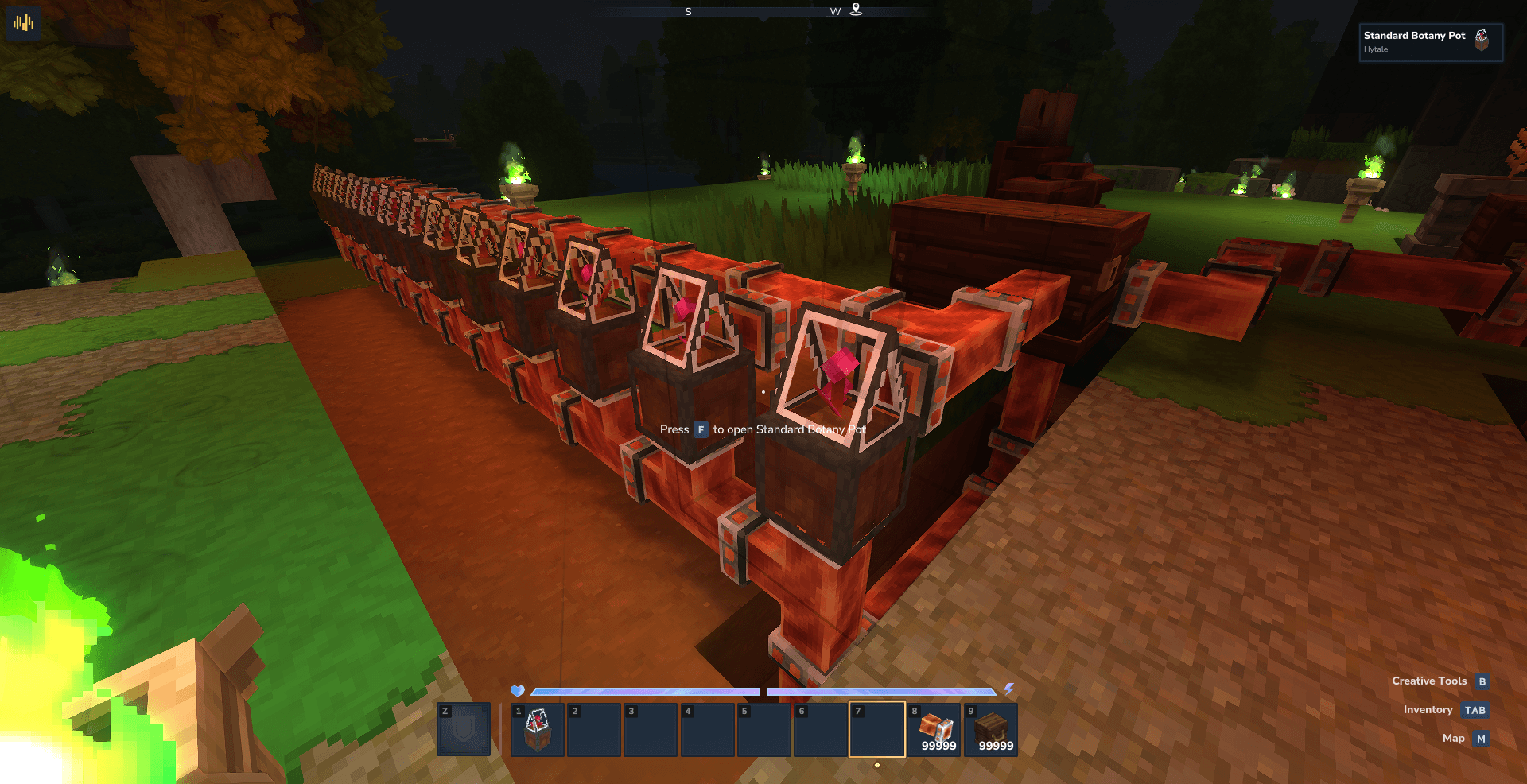Image resolution: width=1527 pixels, height=784 pixels.
Task: Click the yellow audio bars icon
Action: [24, 23]
